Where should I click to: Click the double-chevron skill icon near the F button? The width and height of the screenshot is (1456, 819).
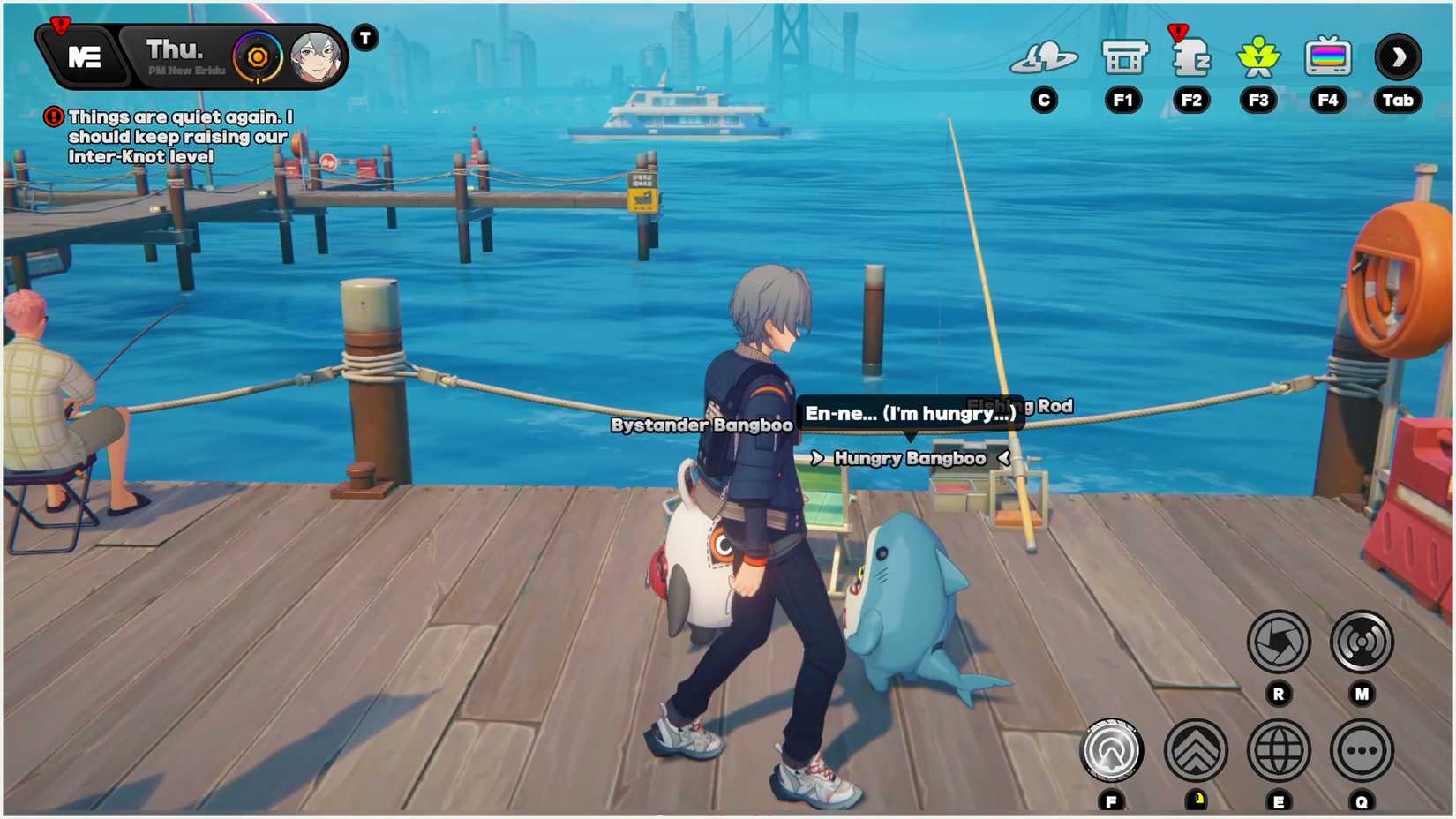point(1196,749)
